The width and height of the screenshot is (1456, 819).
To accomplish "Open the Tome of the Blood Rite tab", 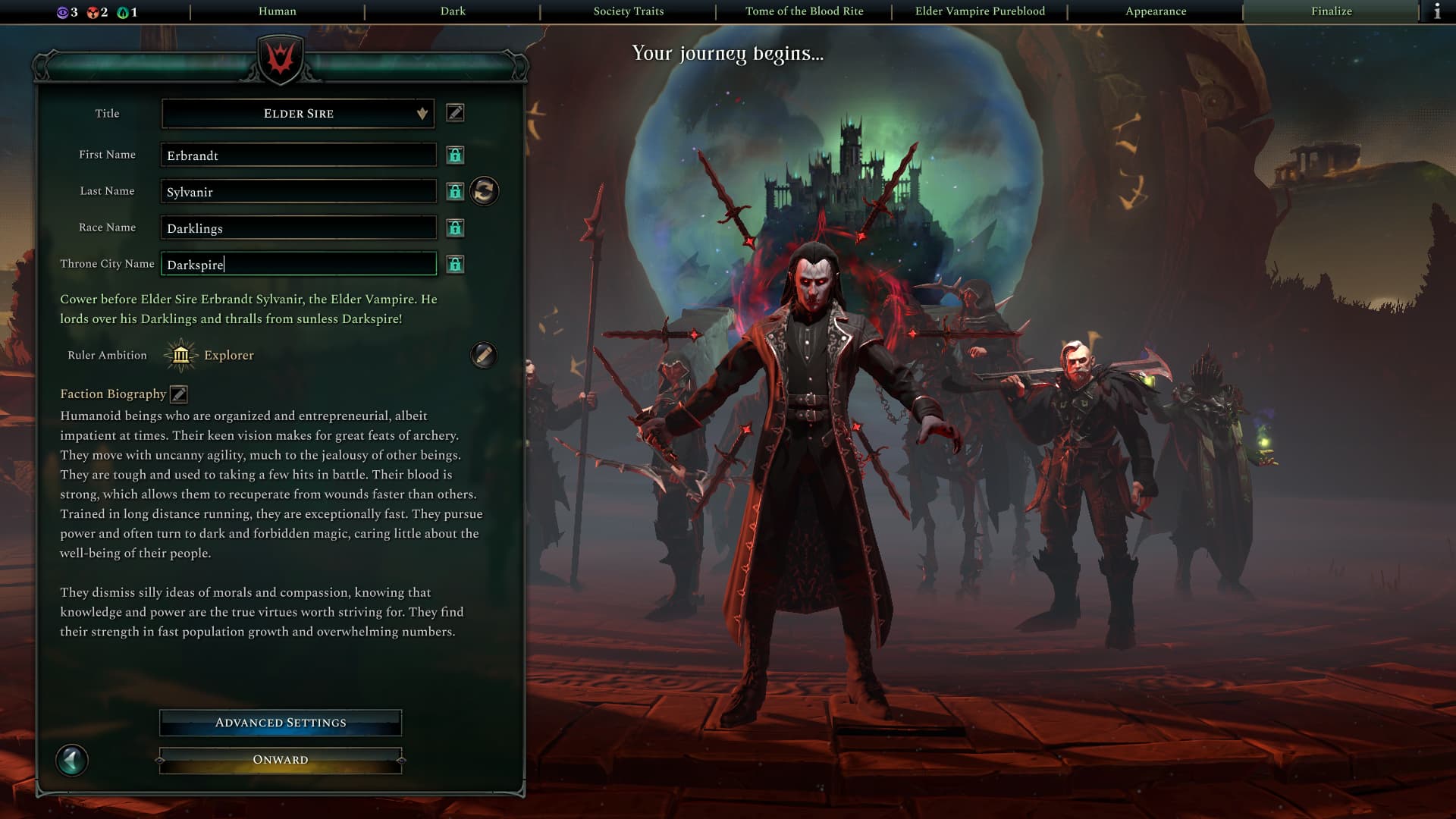I will (804, 11).
